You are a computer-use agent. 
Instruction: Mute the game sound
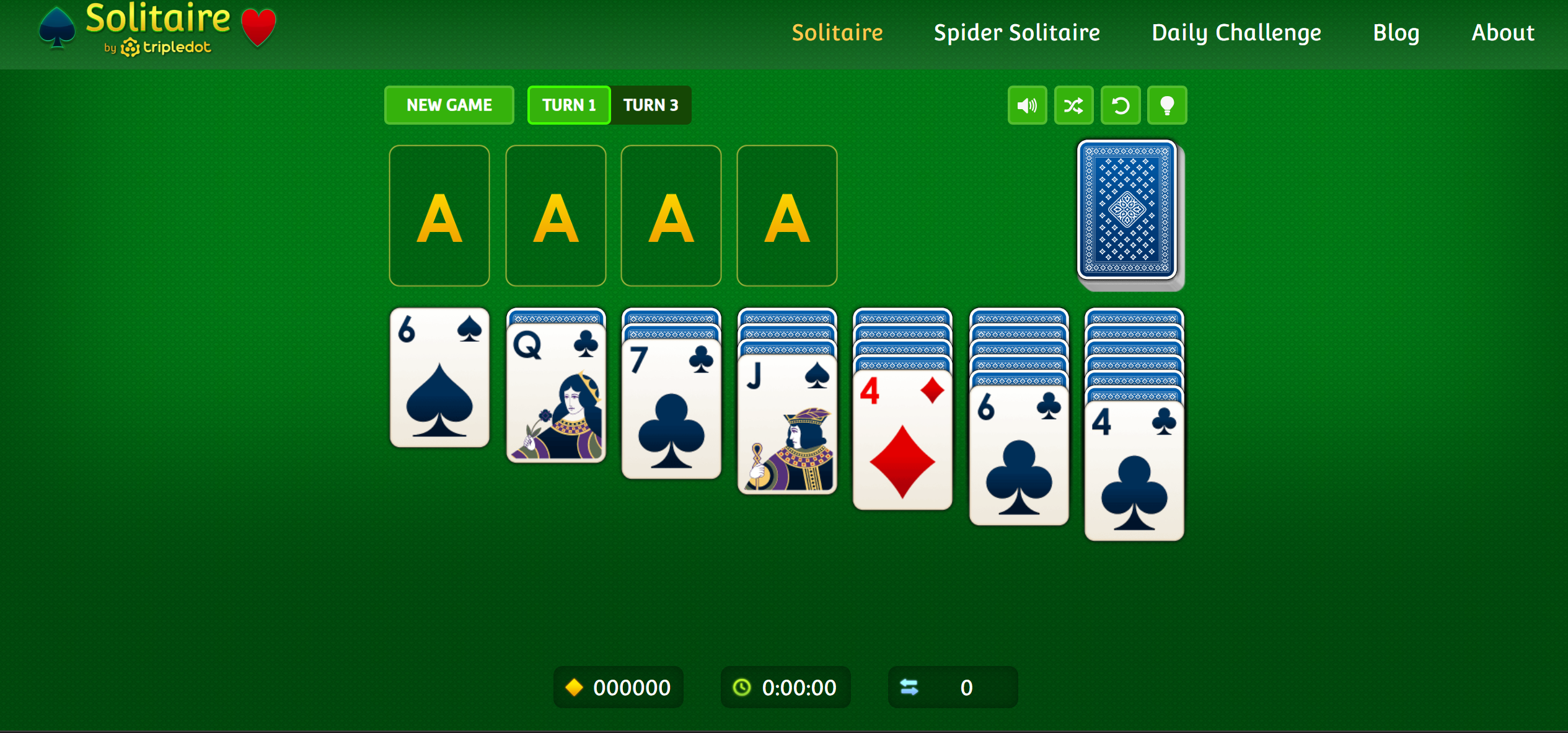coord(1026,105)
